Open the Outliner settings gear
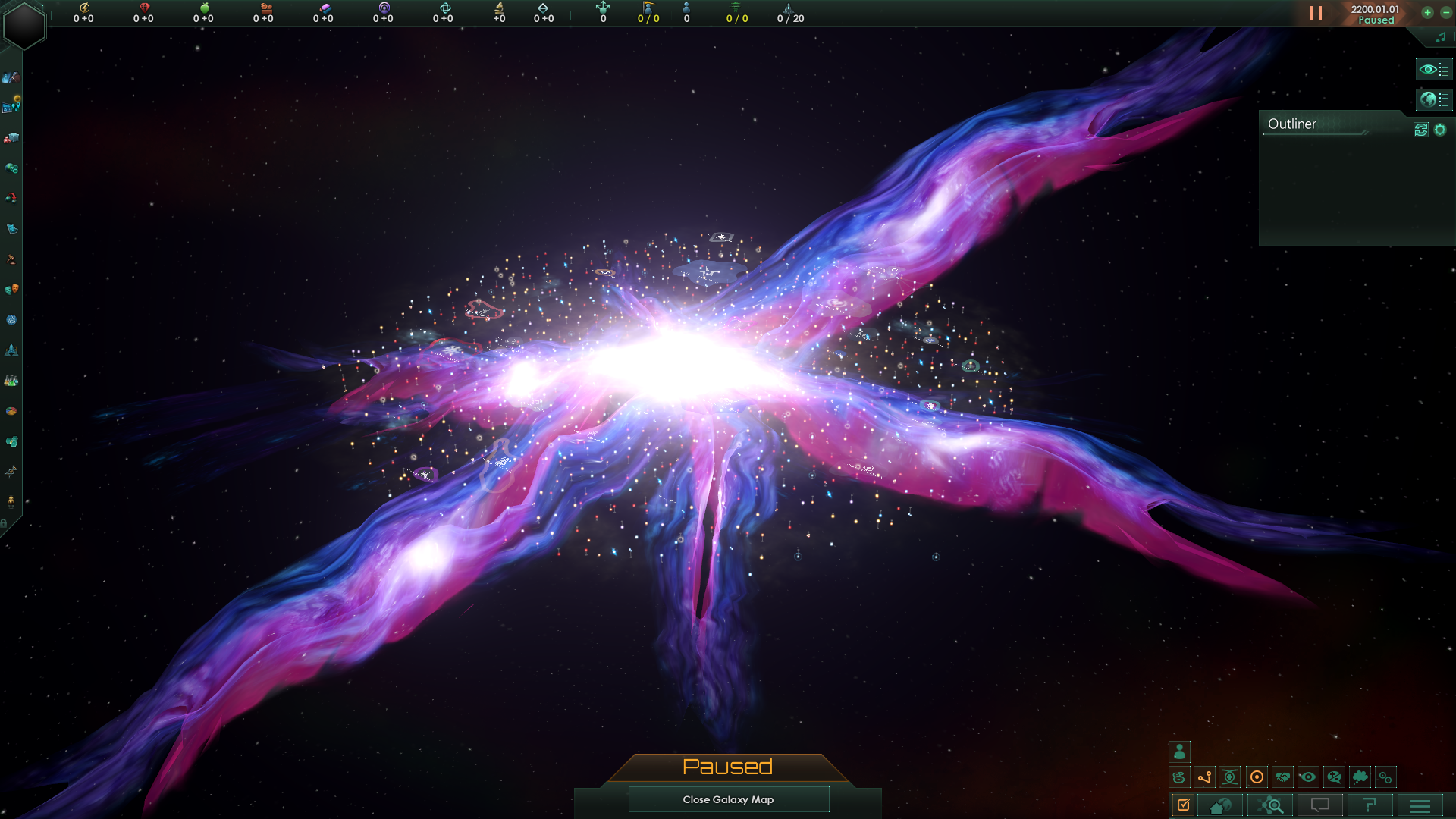Screen dimensions: 1456x819 pyautogui.click(x=1440, y=129)
